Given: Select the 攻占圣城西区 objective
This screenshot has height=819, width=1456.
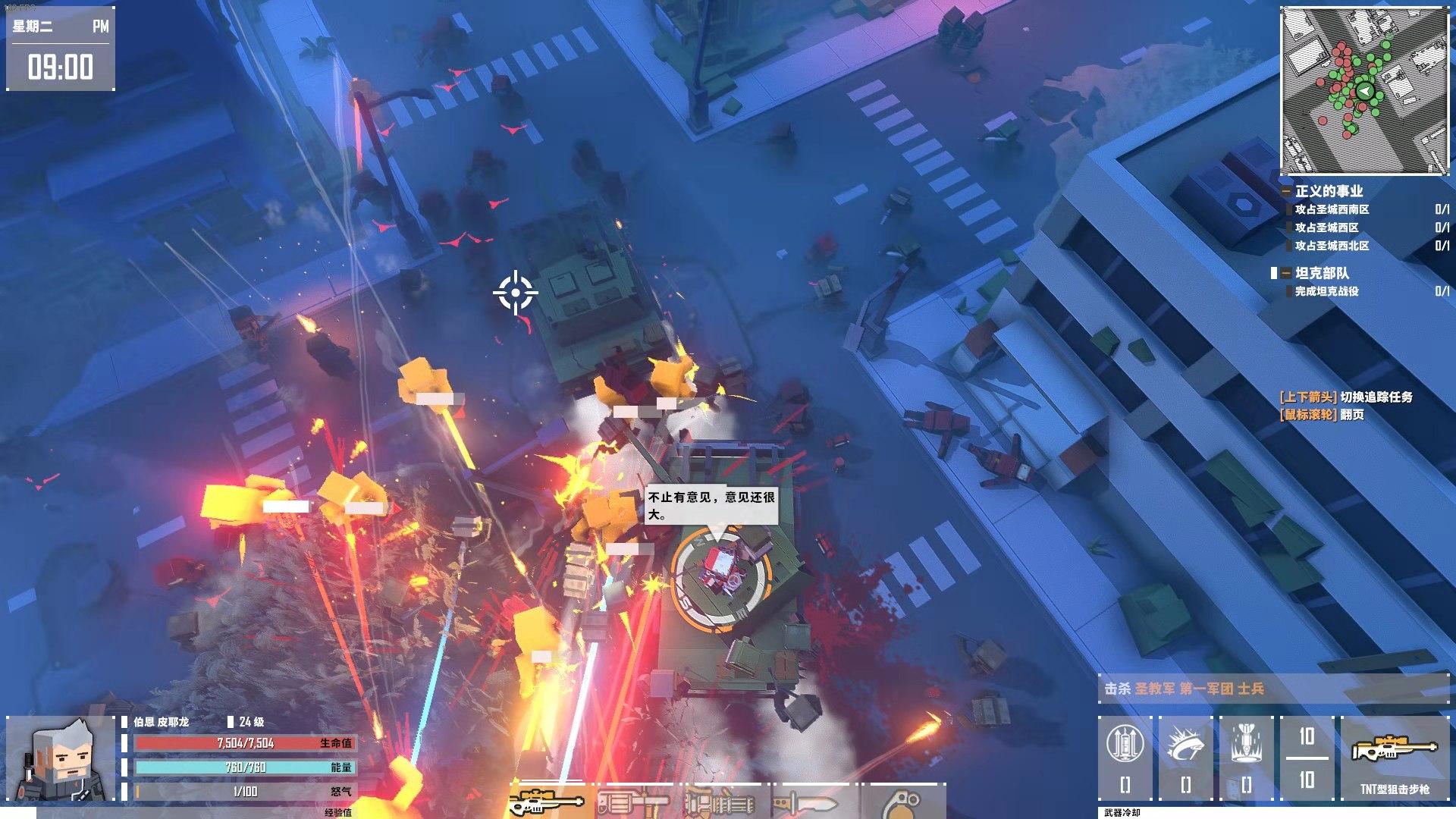Looking at the screenshot, I should 1326,227.
